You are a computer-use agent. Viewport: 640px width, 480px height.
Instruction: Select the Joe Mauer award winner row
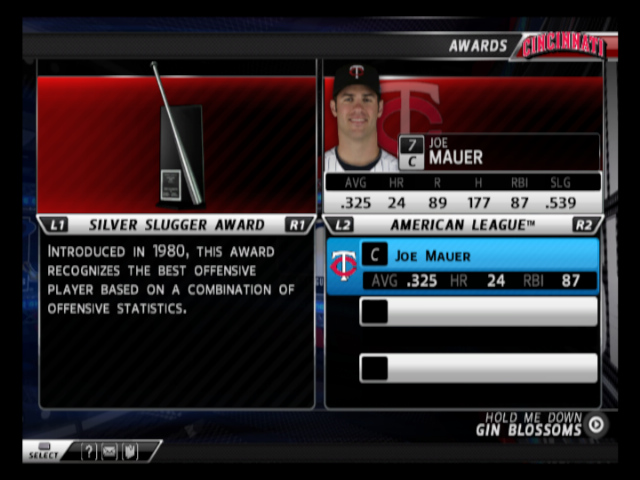click(463, 267)
